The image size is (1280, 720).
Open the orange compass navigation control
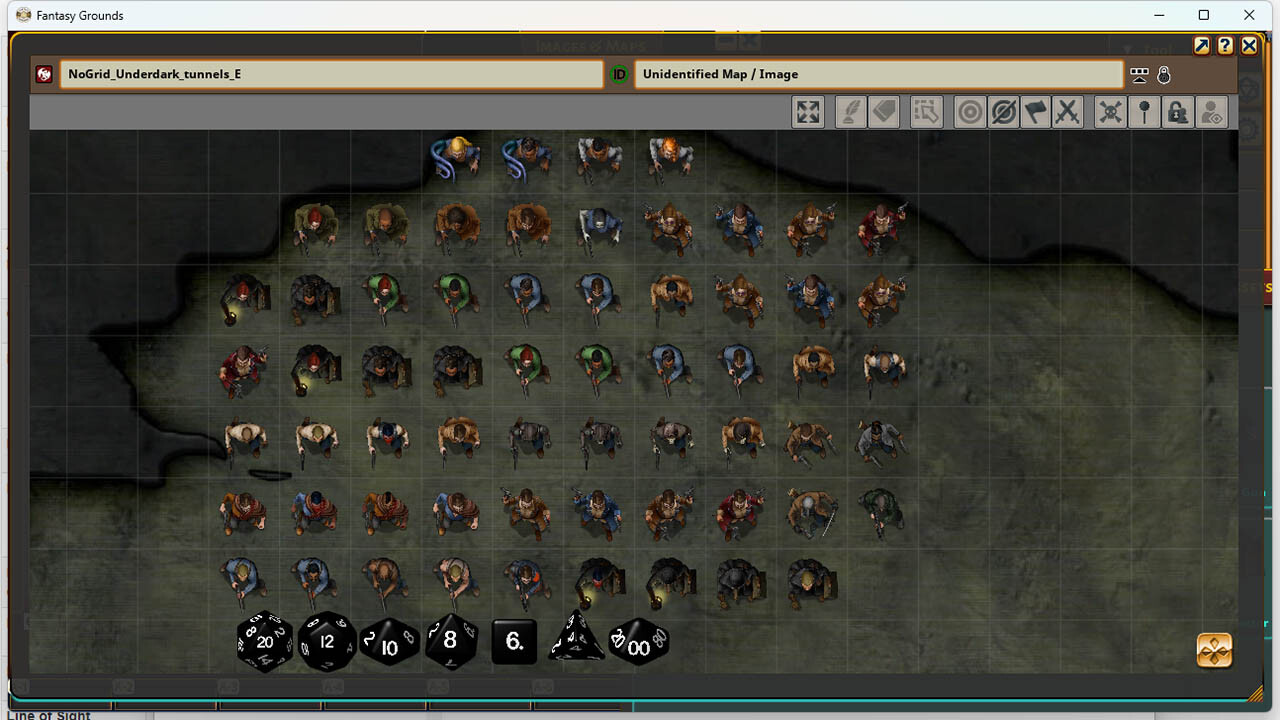[x=1213, y=650]
